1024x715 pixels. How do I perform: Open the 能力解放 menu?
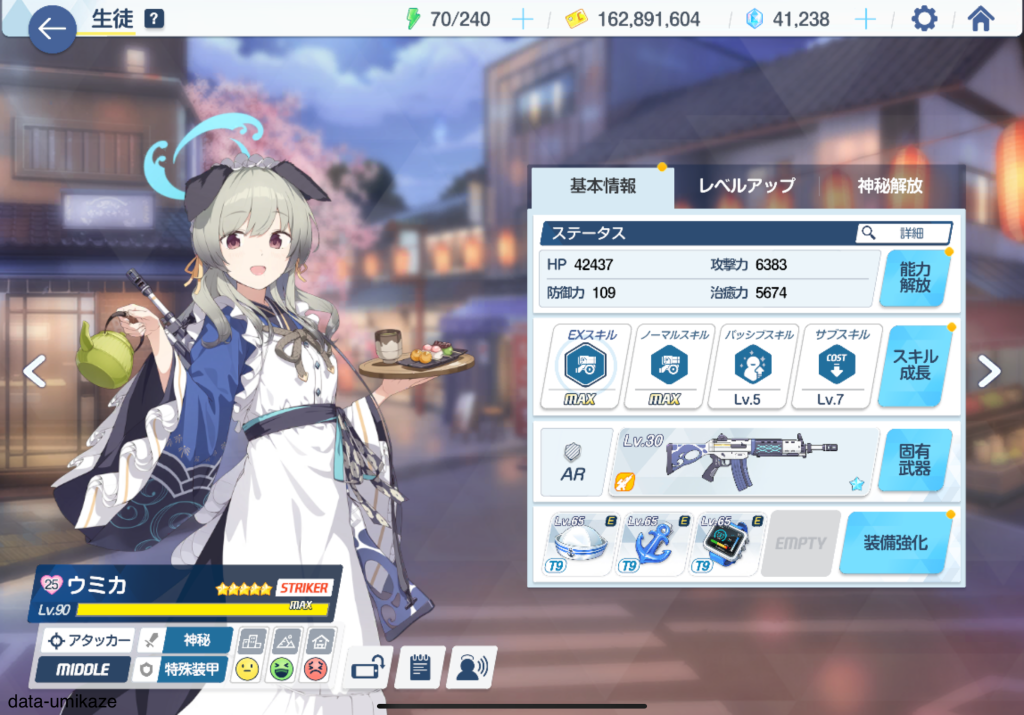914,277
